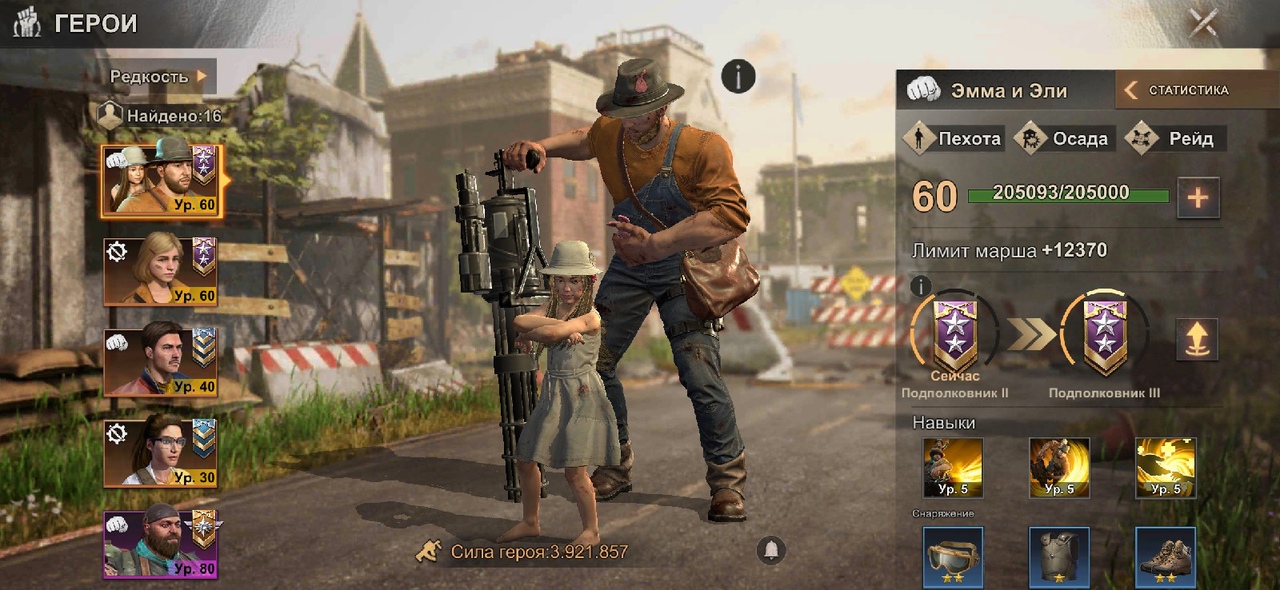The width and height of the screenshot is (1280, 590).
Task: Tap the bell icon below the hero
Action: tap(770, 550)
